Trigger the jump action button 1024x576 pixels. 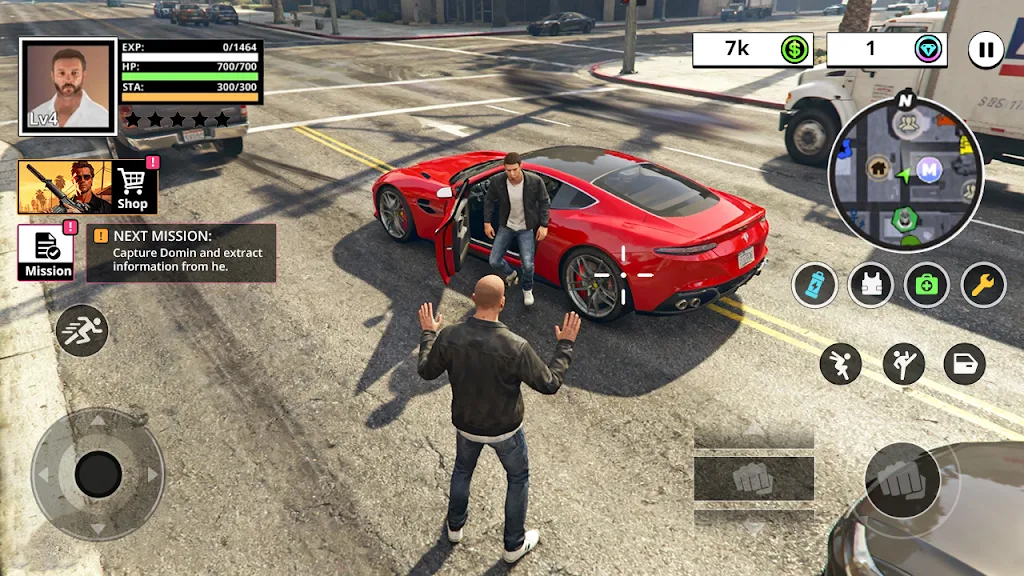pos(840,365)
